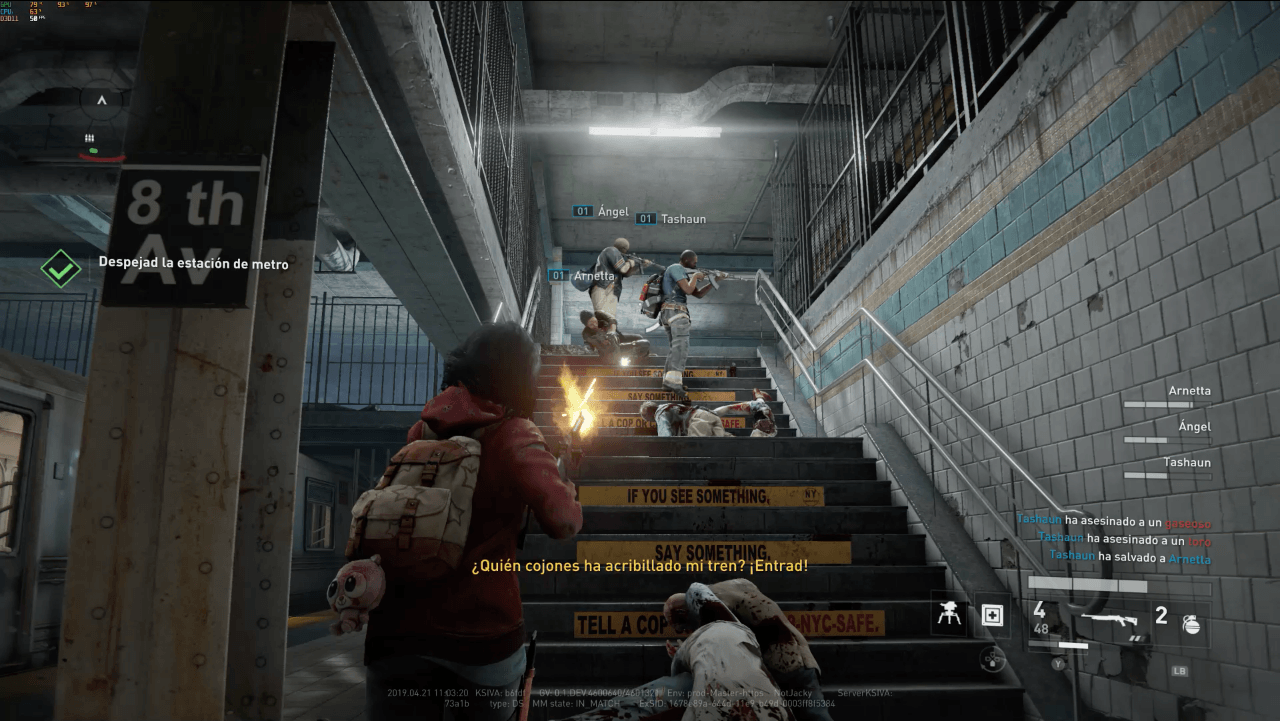Pick the grenade slot
The image size is (1280, 721).
1190,624
